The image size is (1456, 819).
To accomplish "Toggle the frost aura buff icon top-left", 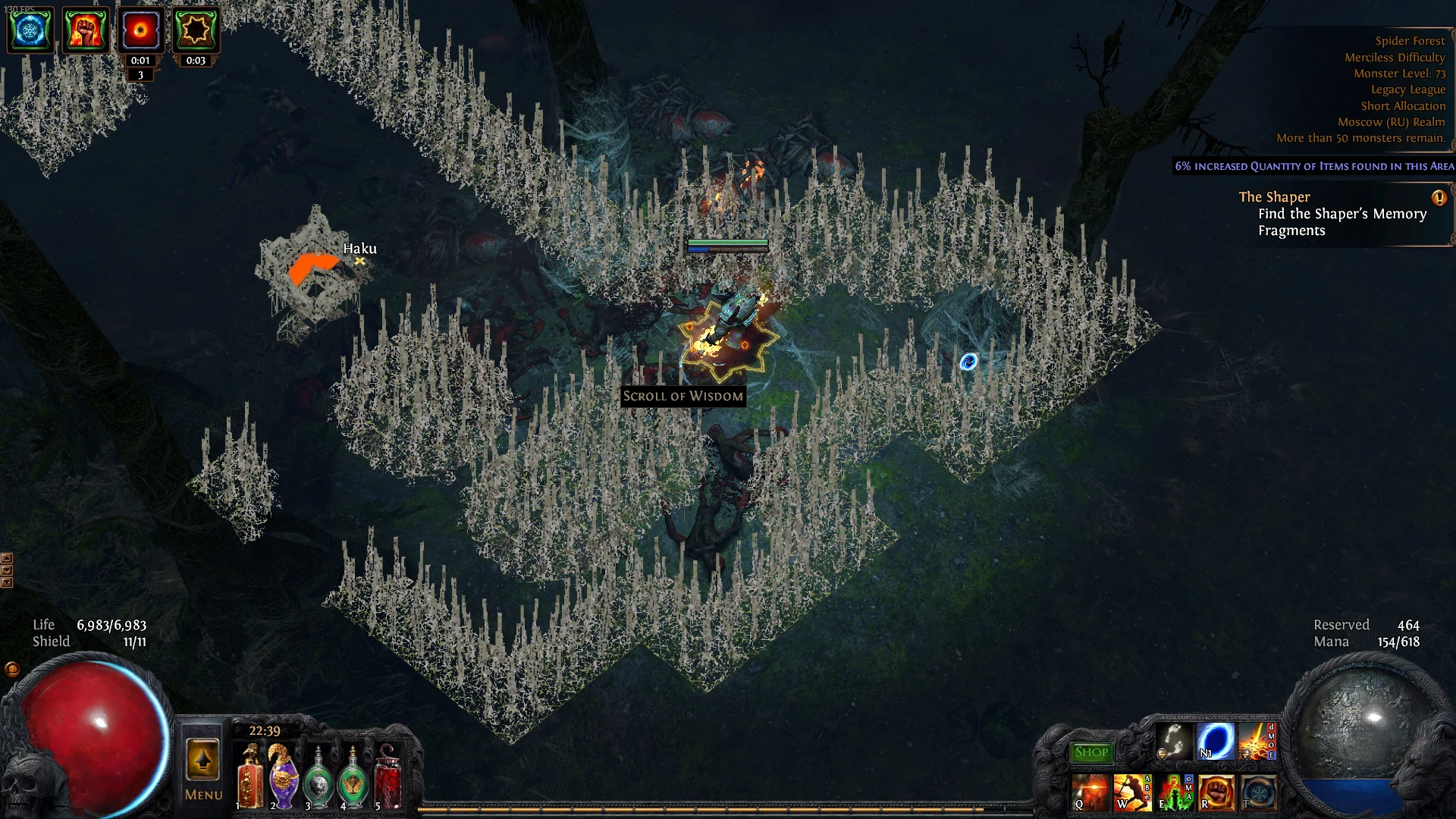I will click(30, 30).
